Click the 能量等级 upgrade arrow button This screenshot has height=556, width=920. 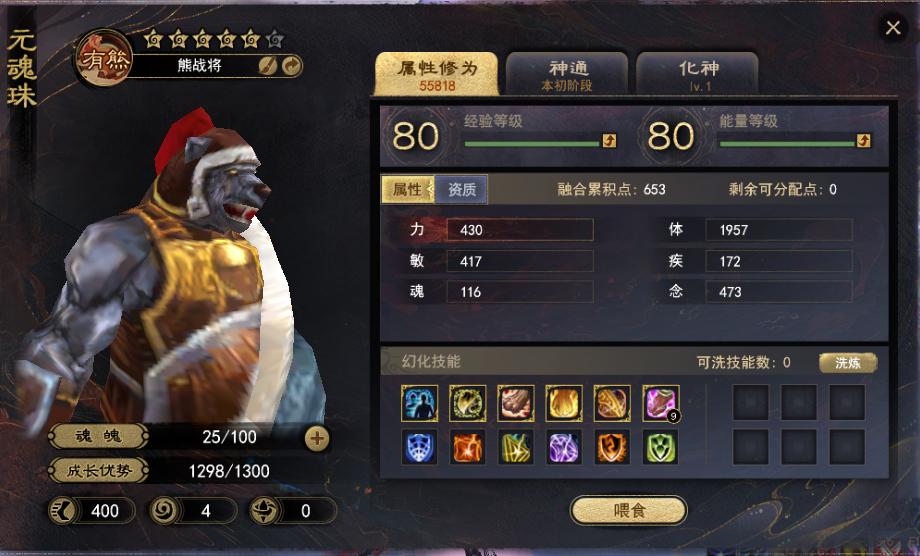[x=864, y=141]
